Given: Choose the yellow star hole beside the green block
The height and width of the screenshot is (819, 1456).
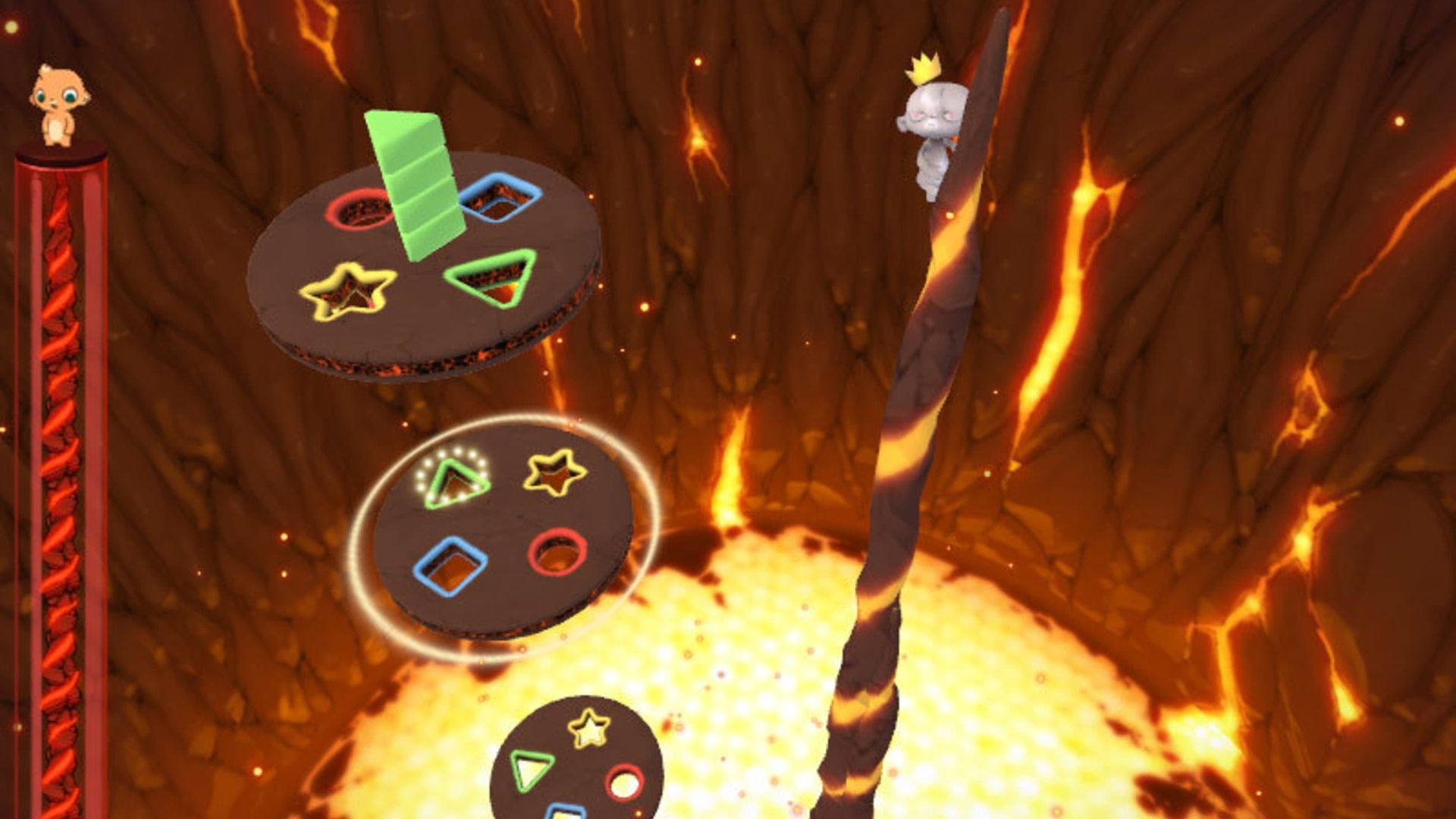Looking at the screenshot, I should click(x=348, y=291).
